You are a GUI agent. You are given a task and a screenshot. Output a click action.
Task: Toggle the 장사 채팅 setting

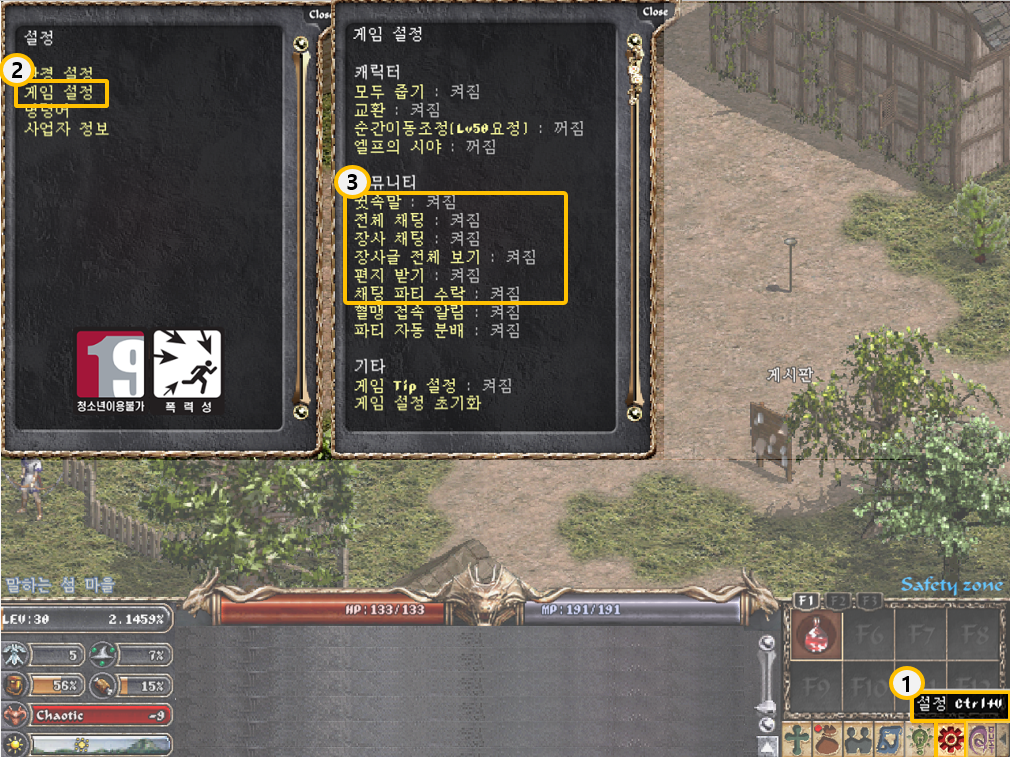click(417, 238)
